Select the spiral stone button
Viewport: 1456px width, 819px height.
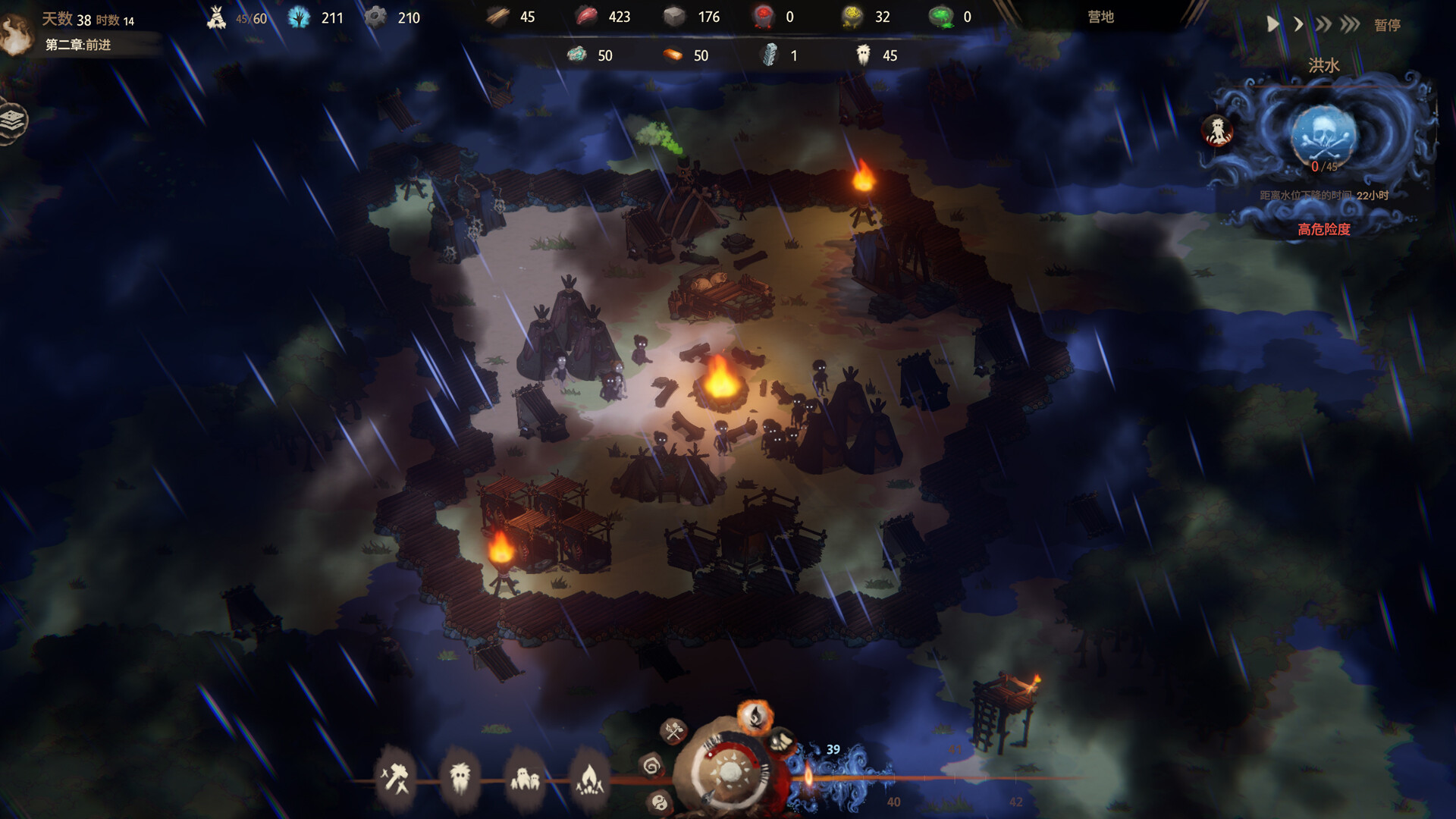pyautogui.click(x=651, y=766)
